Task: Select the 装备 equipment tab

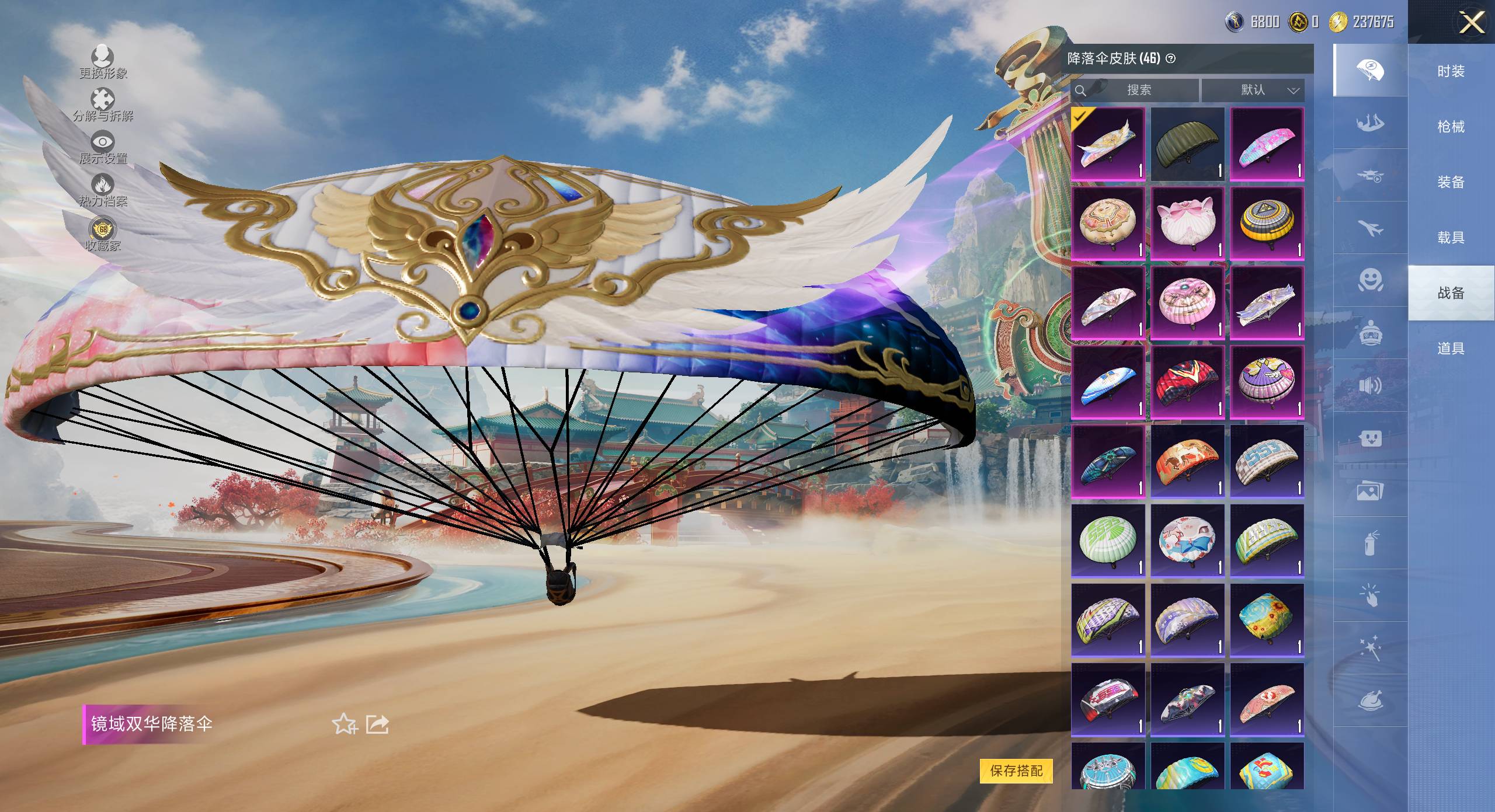Action: (1451, 182)
